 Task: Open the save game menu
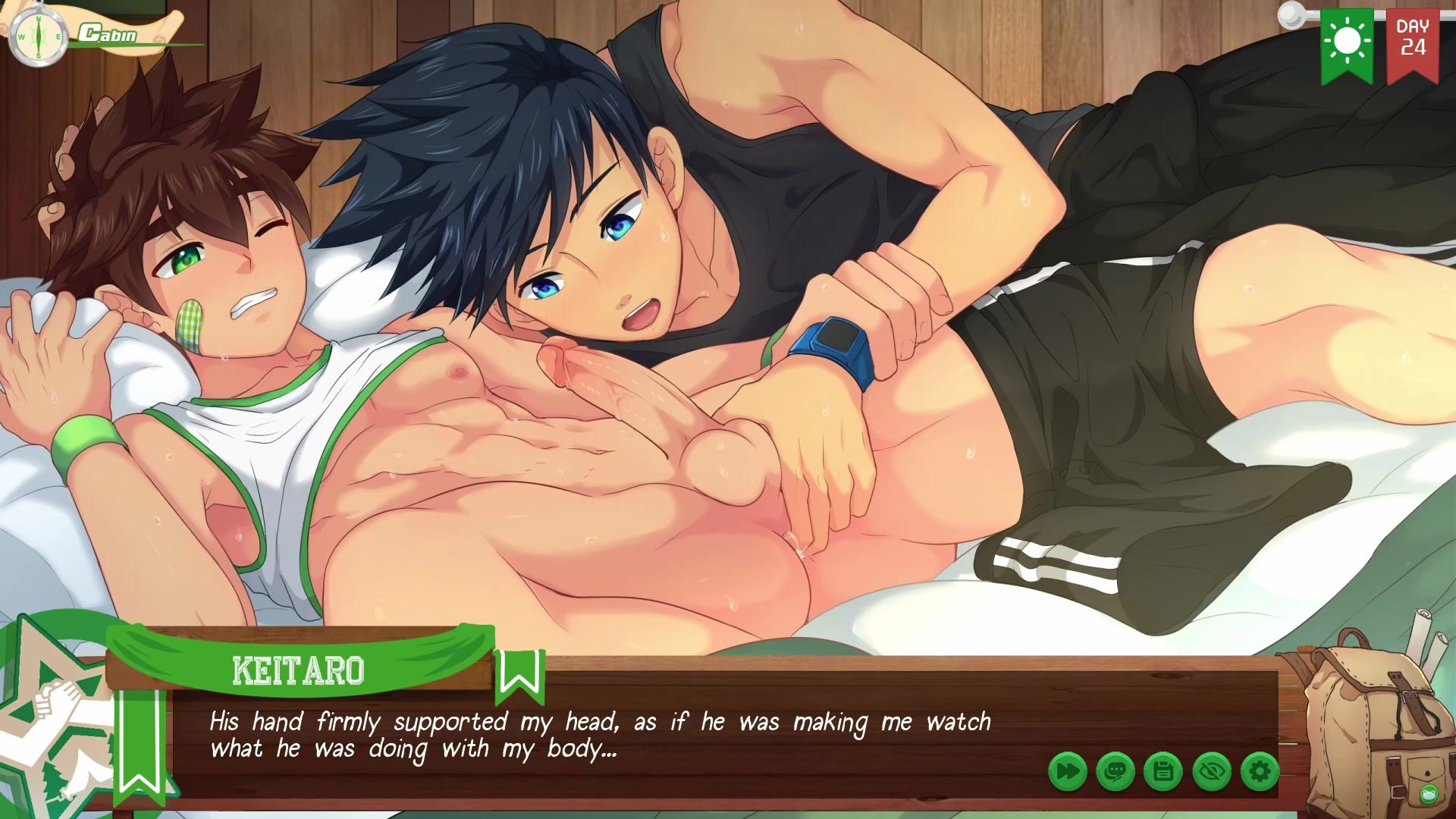point(1163,772)
